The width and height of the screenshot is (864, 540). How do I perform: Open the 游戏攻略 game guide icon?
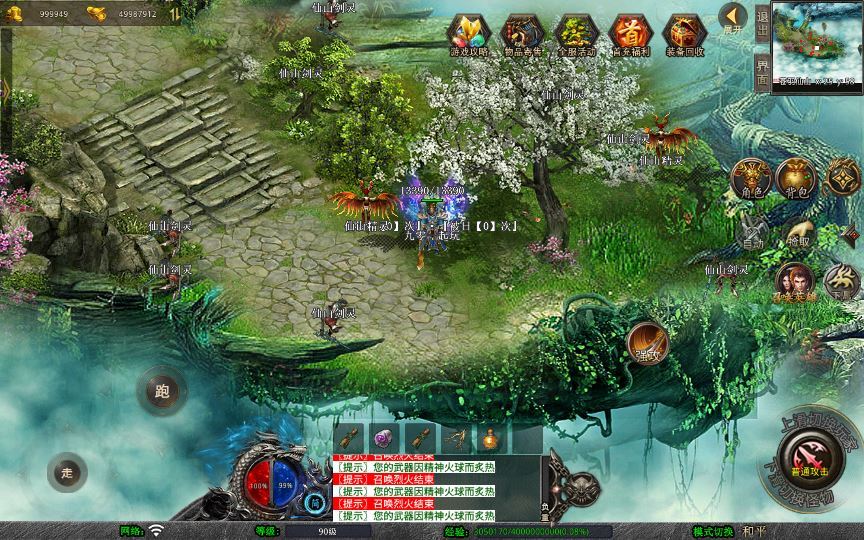tap(466, 35)
